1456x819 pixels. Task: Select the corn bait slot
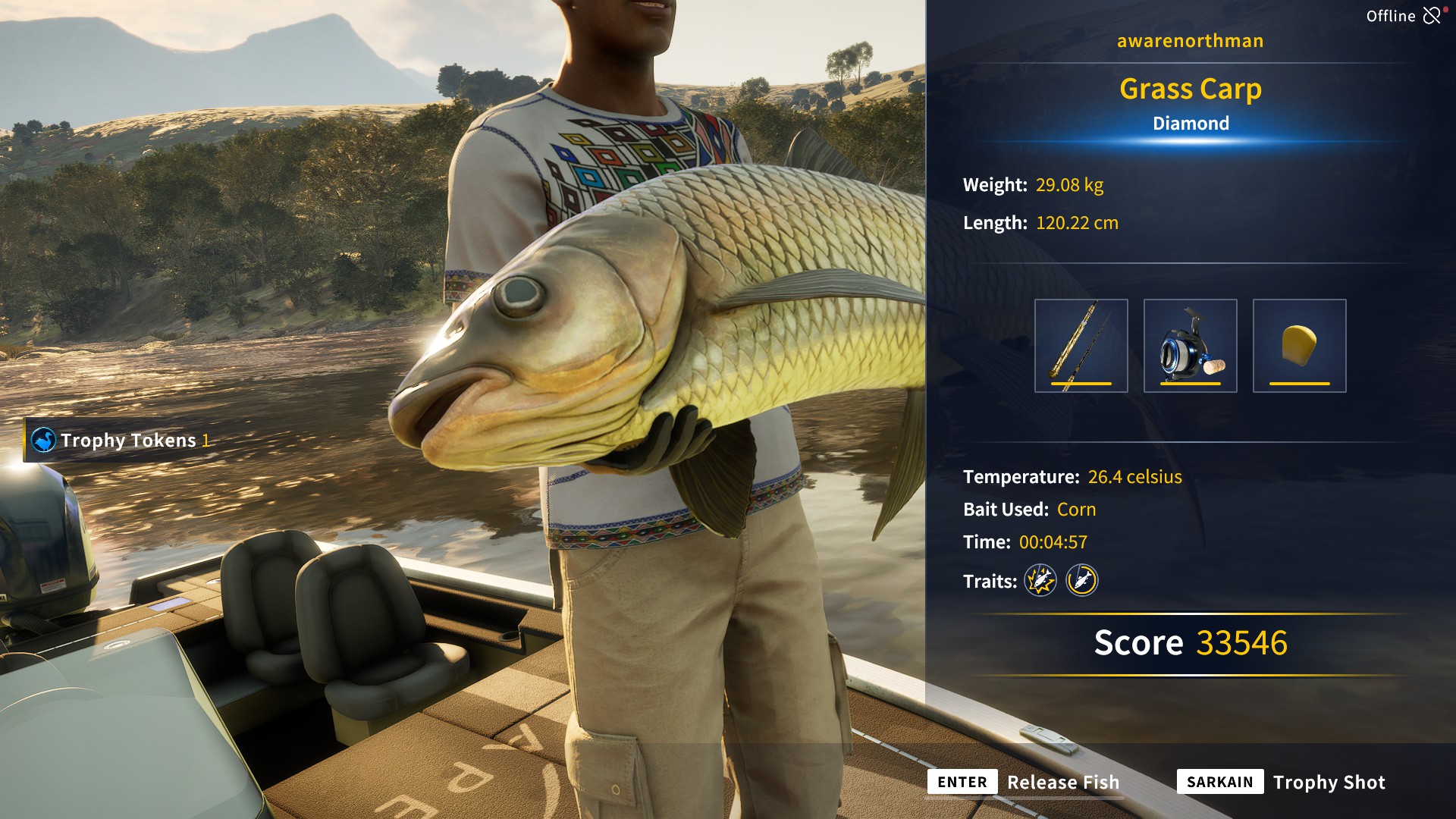[x=1299, y=346]
